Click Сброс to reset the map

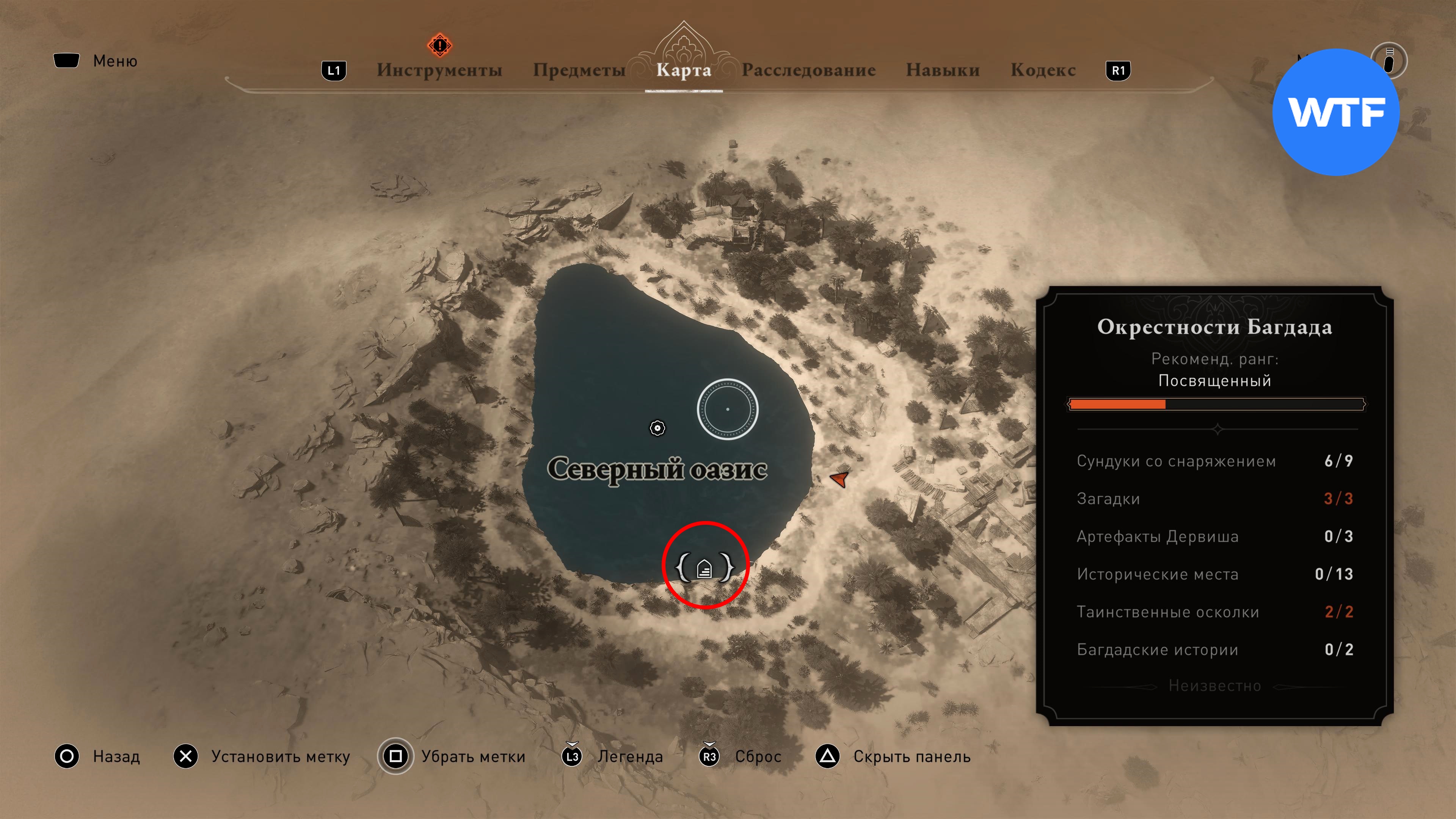(x=758, y=756)
